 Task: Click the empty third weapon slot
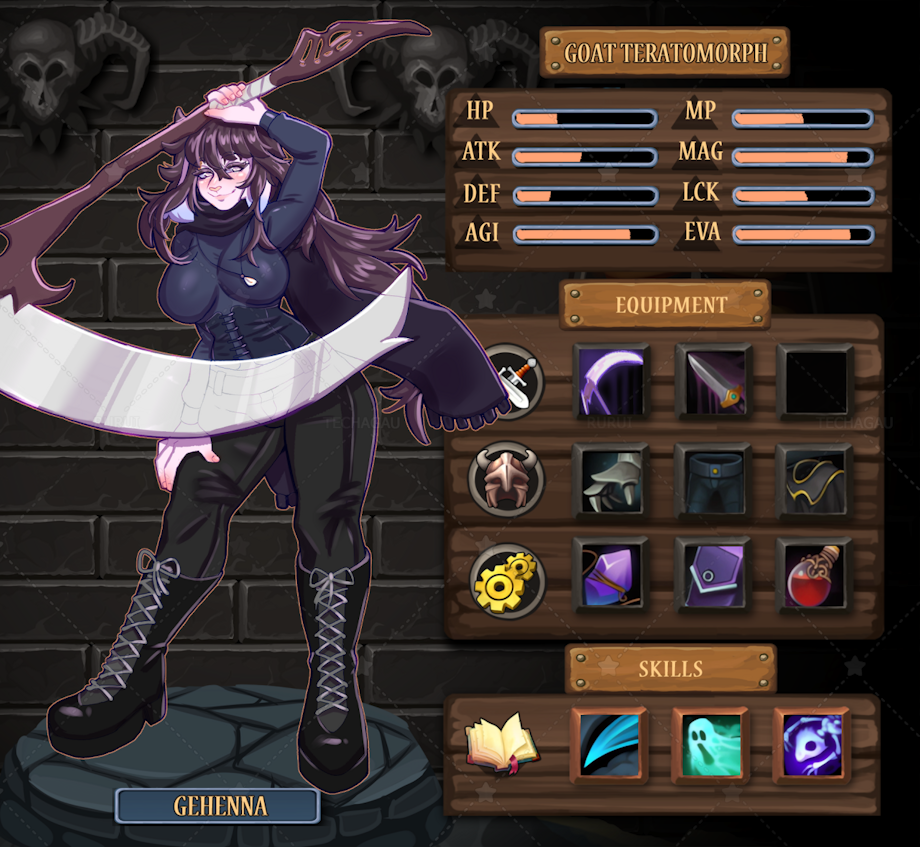tap(815, 381)
